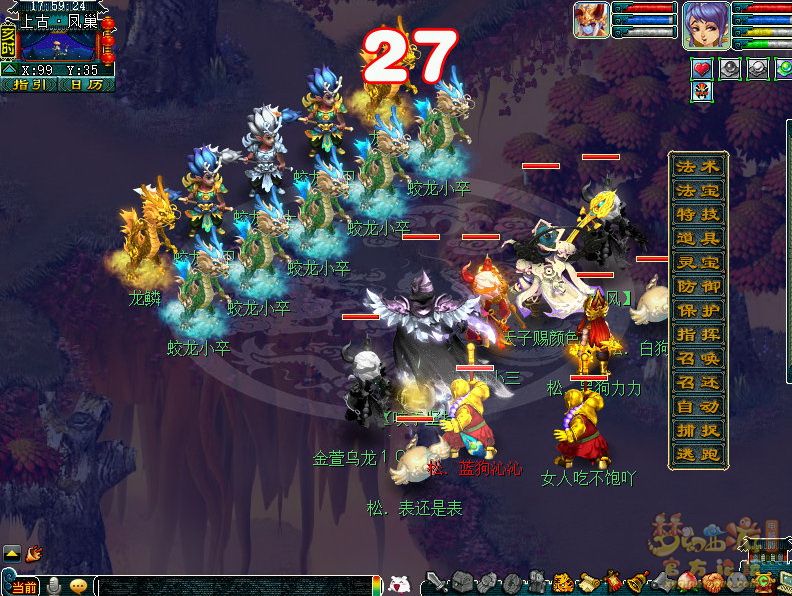The width and height of the screenshot is (792, 596).
Task: Select the 保护 protect command
Action: [698, 311]
